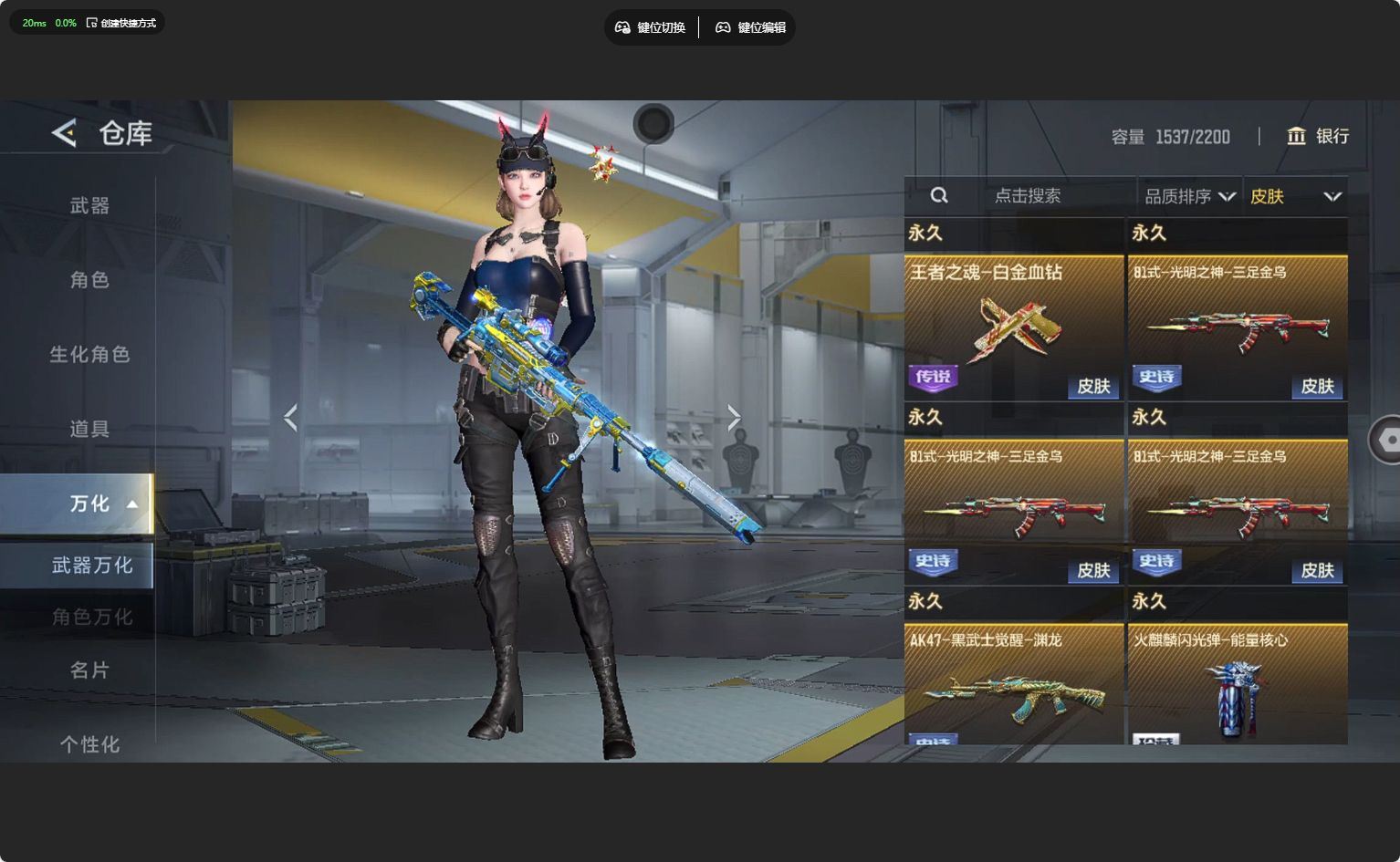The width and height of the screenshot is (1400, 862).
Task: Show the next character preview with right arrow
Action: coord(734,418)
